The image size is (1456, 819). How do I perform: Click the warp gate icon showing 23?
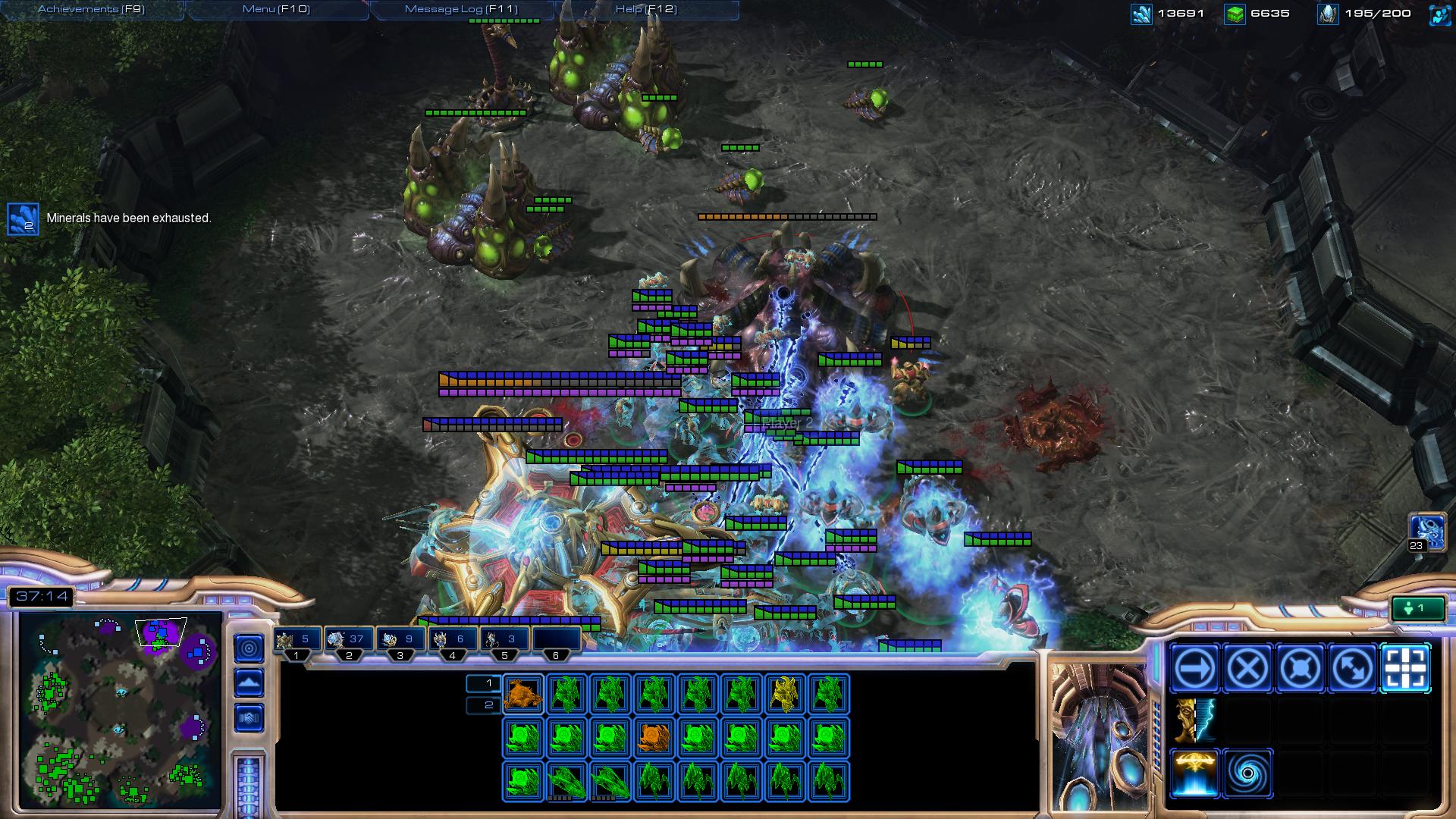pos(1424,532)
